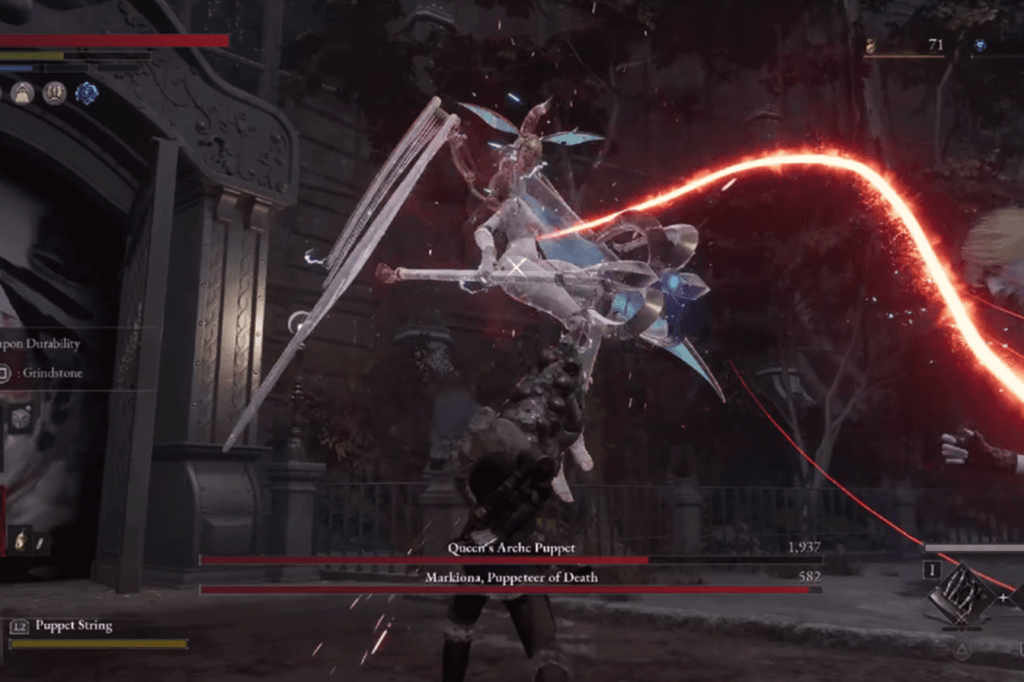Image resolution: width=1024 pixels, height=682 pixels.
Task: Click the blue cogwheel status icon
Action: (87, 94)
